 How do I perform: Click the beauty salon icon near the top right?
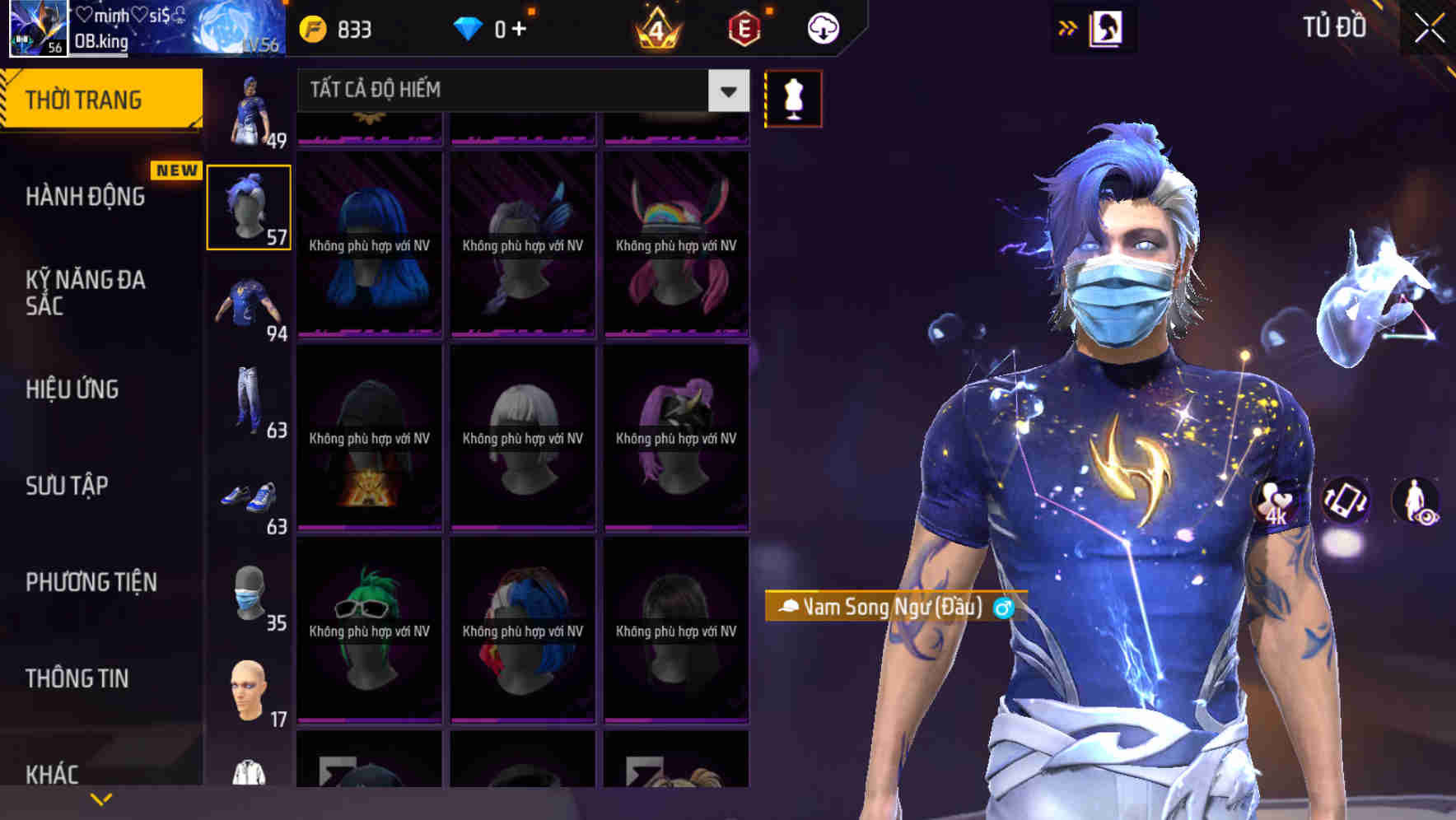(1108, 27)
